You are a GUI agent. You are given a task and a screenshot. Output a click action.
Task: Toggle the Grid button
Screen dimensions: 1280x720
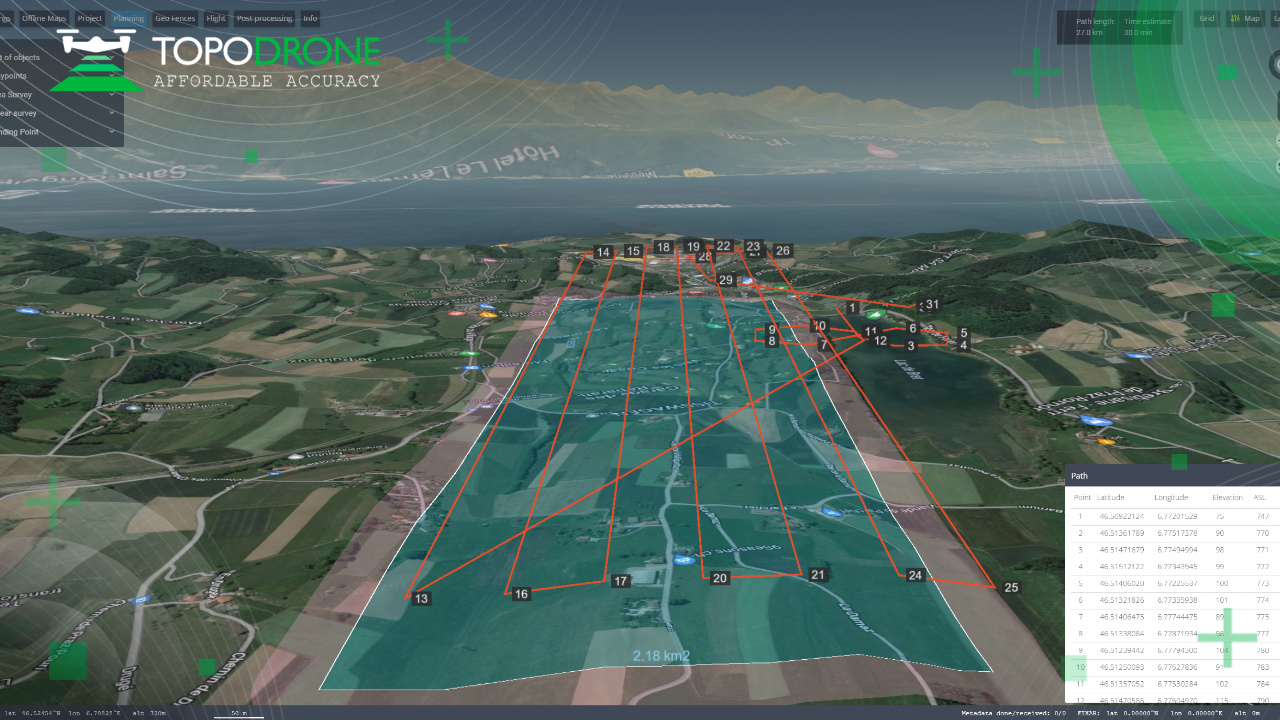click(1207, 18)
